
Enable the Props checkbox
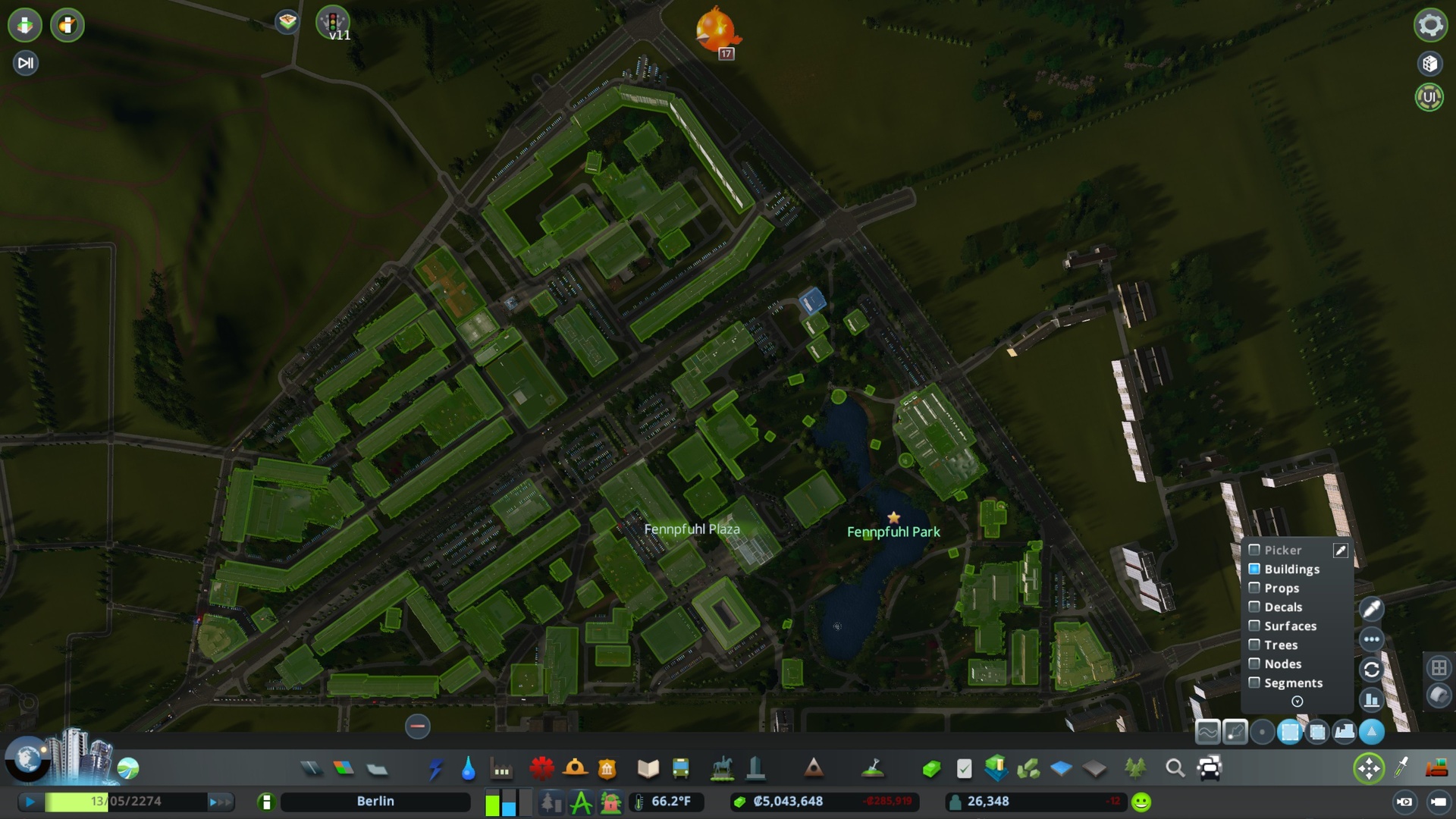(1254, 588)
